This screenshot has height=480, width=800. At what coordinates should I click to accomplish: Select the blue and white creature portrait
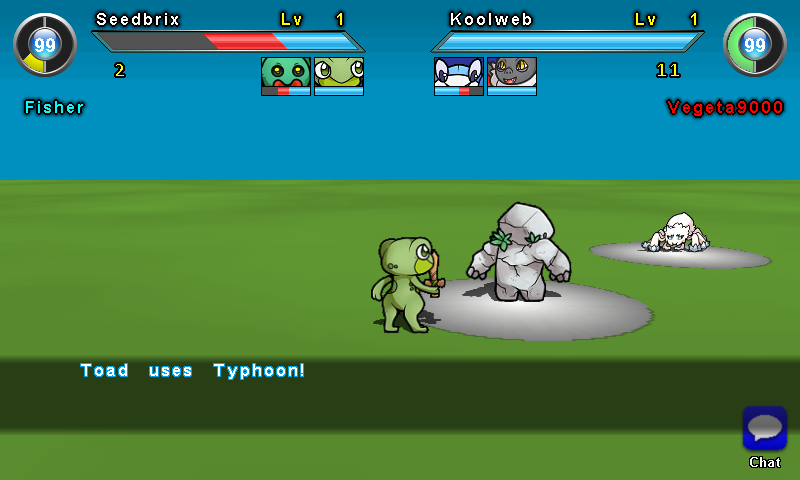tap(458, 75)
